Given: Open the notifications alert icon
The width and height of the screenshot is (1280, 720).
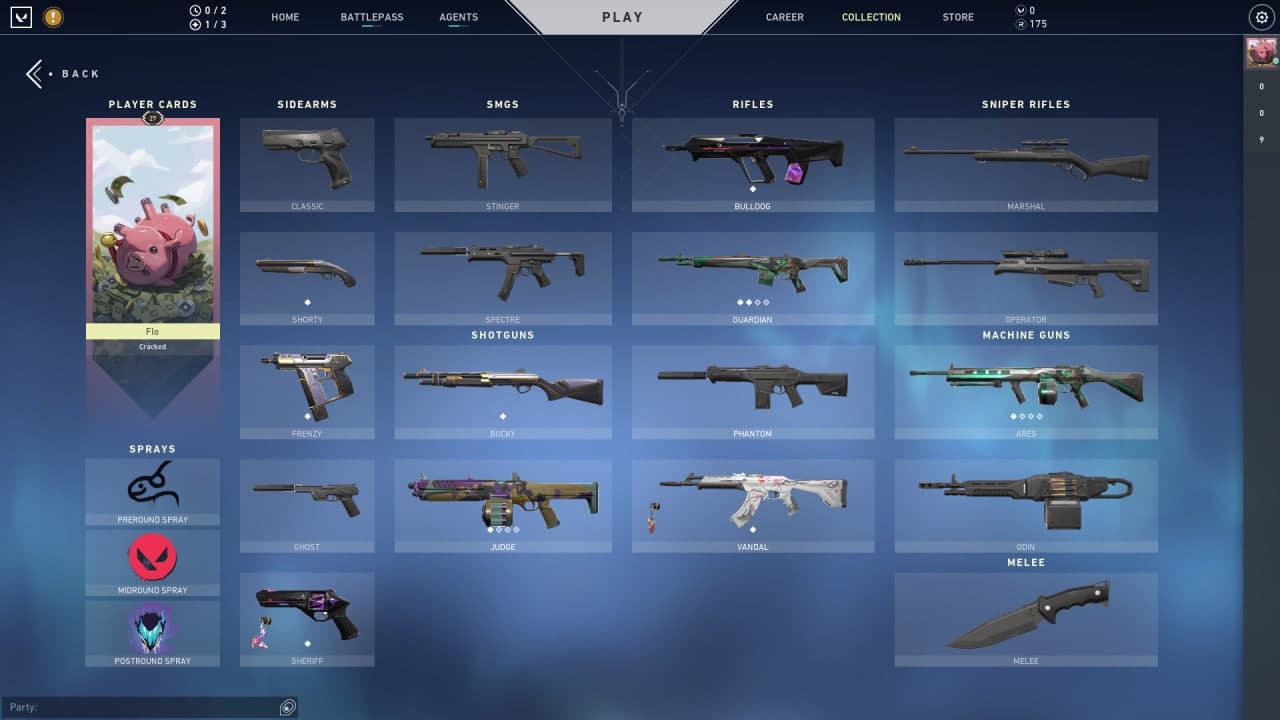Looking at the screenshot, I should pyautogui.click(x=53, y=16).
